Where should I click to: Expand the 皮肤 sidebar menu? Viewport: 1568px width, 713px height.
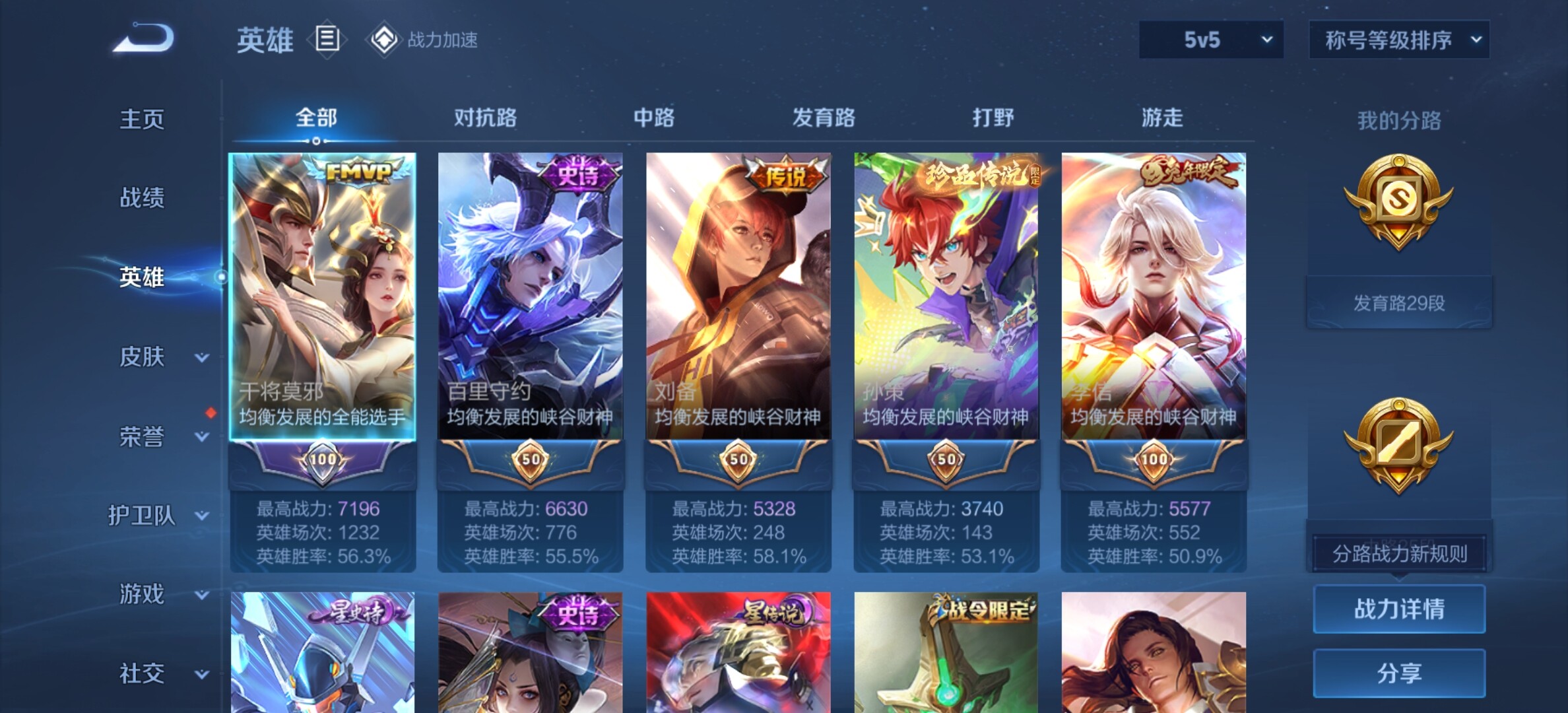158,357
